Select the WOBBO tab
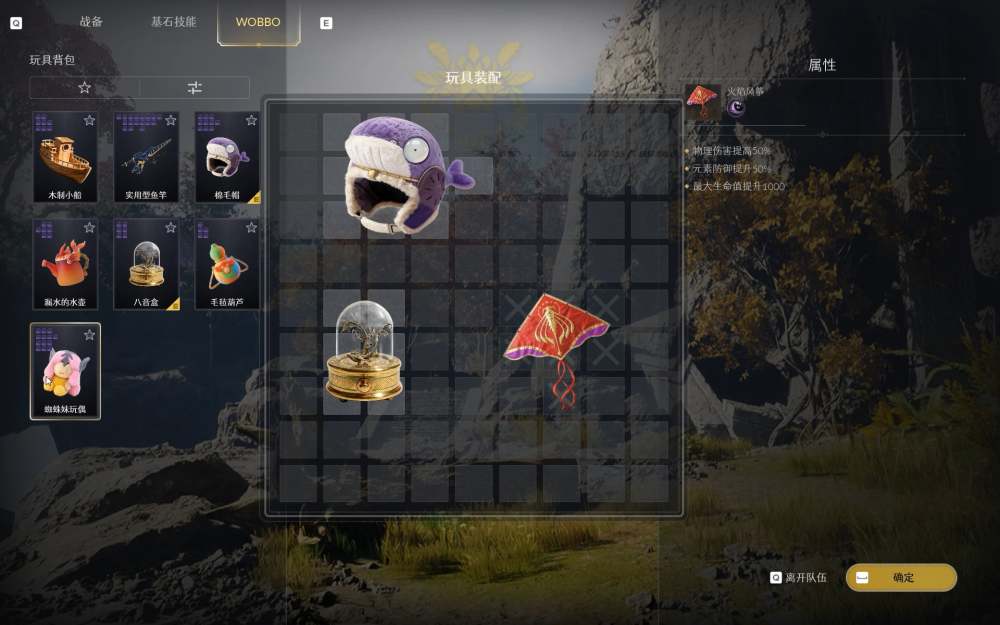 pyautogui.click(x=258, y=22)
